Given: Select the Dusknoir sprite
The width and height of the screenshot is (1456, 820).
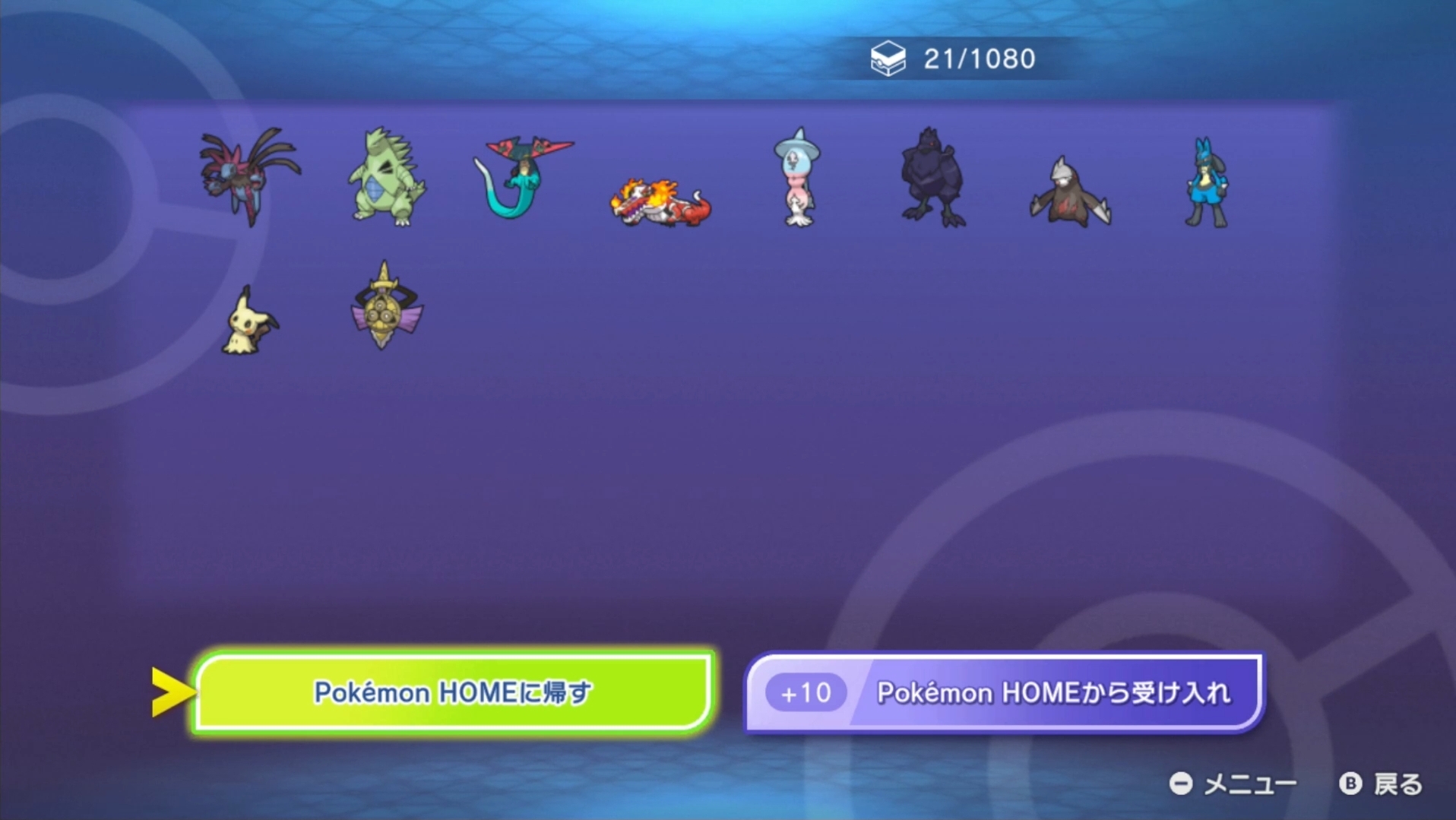Looking at the screenshot, I should pyautogui.click(x=1068, y=182).
